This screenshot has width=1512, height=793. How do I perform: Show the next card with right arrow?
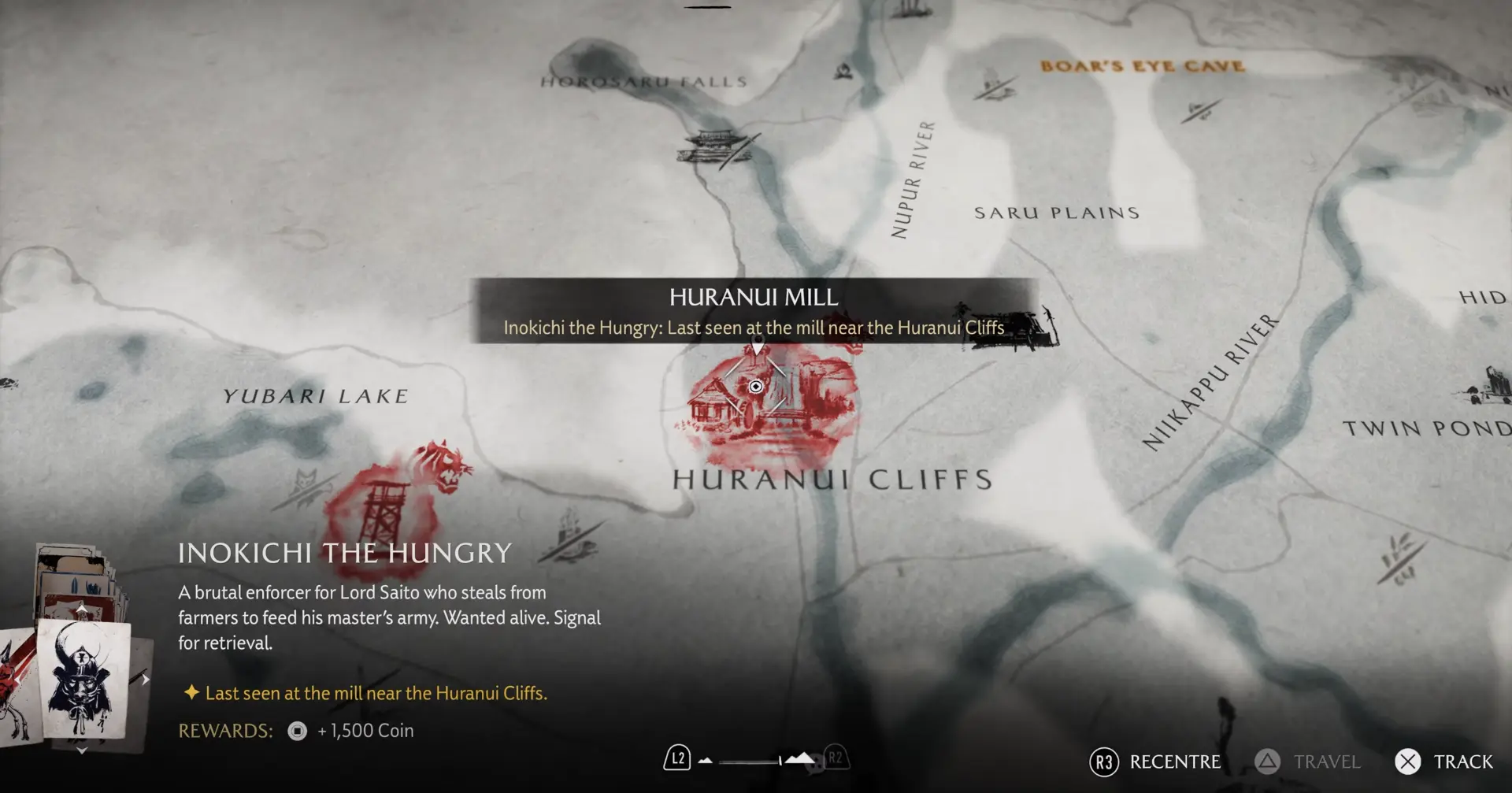[x=146, y=680]
